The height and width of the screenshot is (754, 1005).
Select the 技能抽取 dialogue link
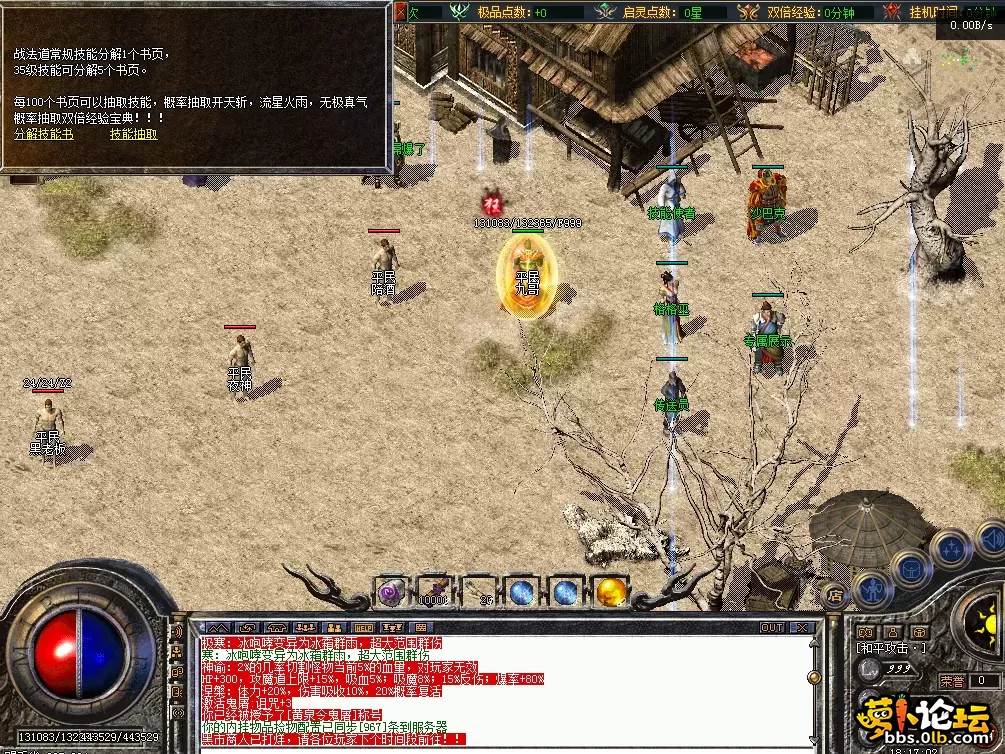133,134
